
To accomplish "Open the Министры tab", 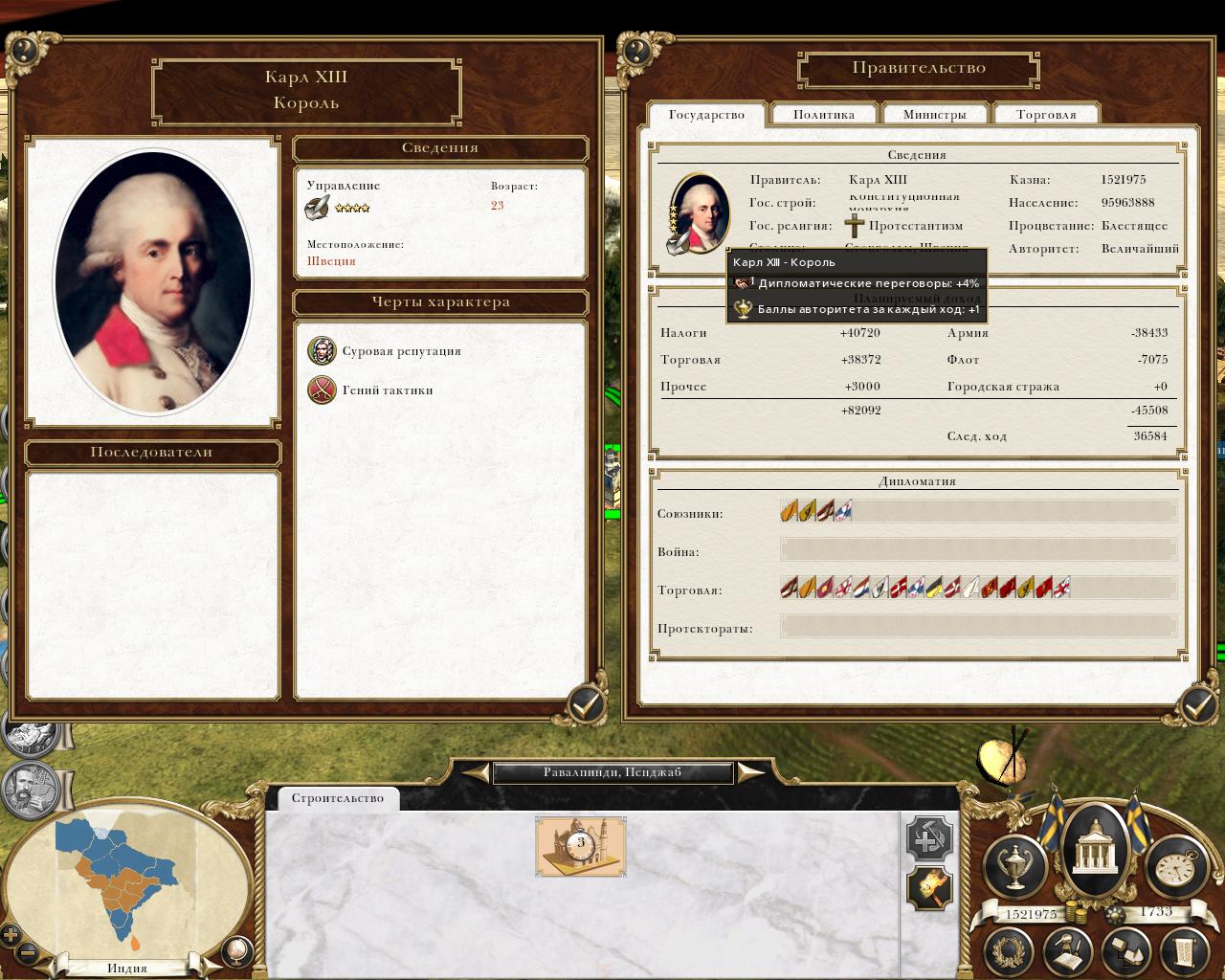I will pyautogui.click(x=934, y=115).
